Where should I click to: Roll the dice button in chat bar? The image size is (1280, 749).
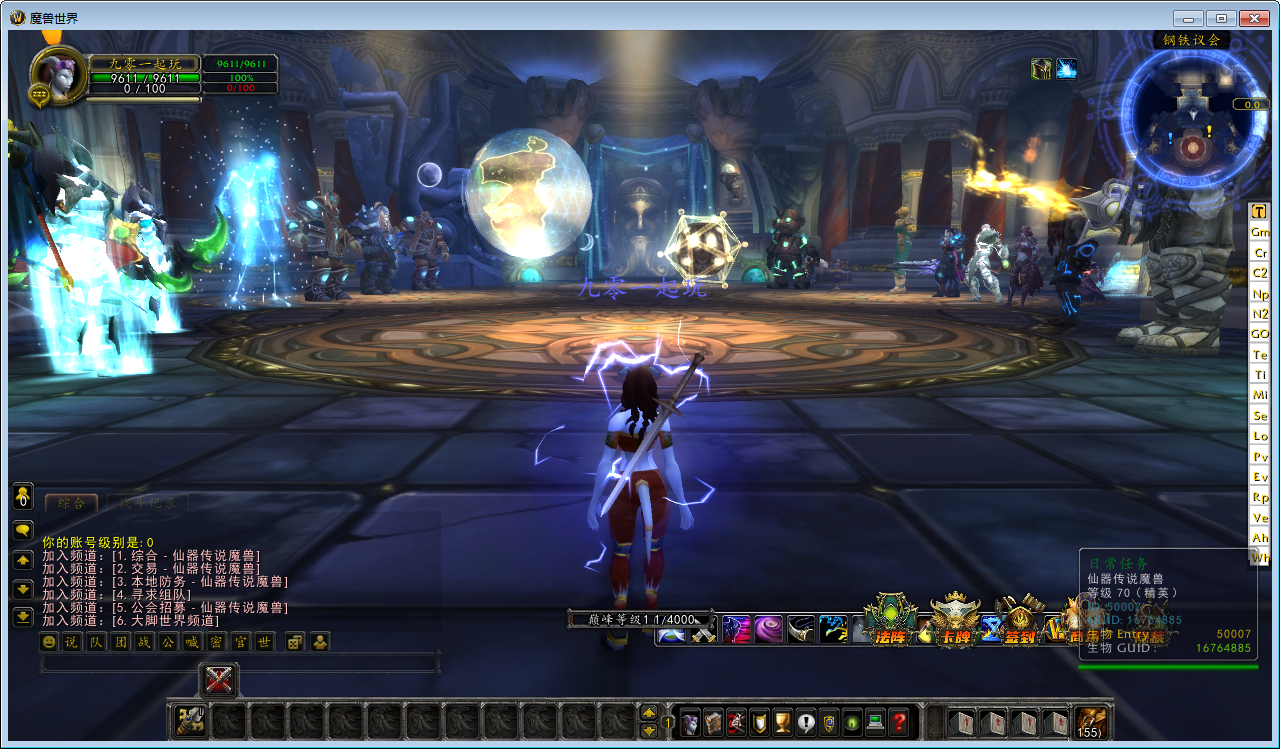pyautogui.click(x=296, y=642)
